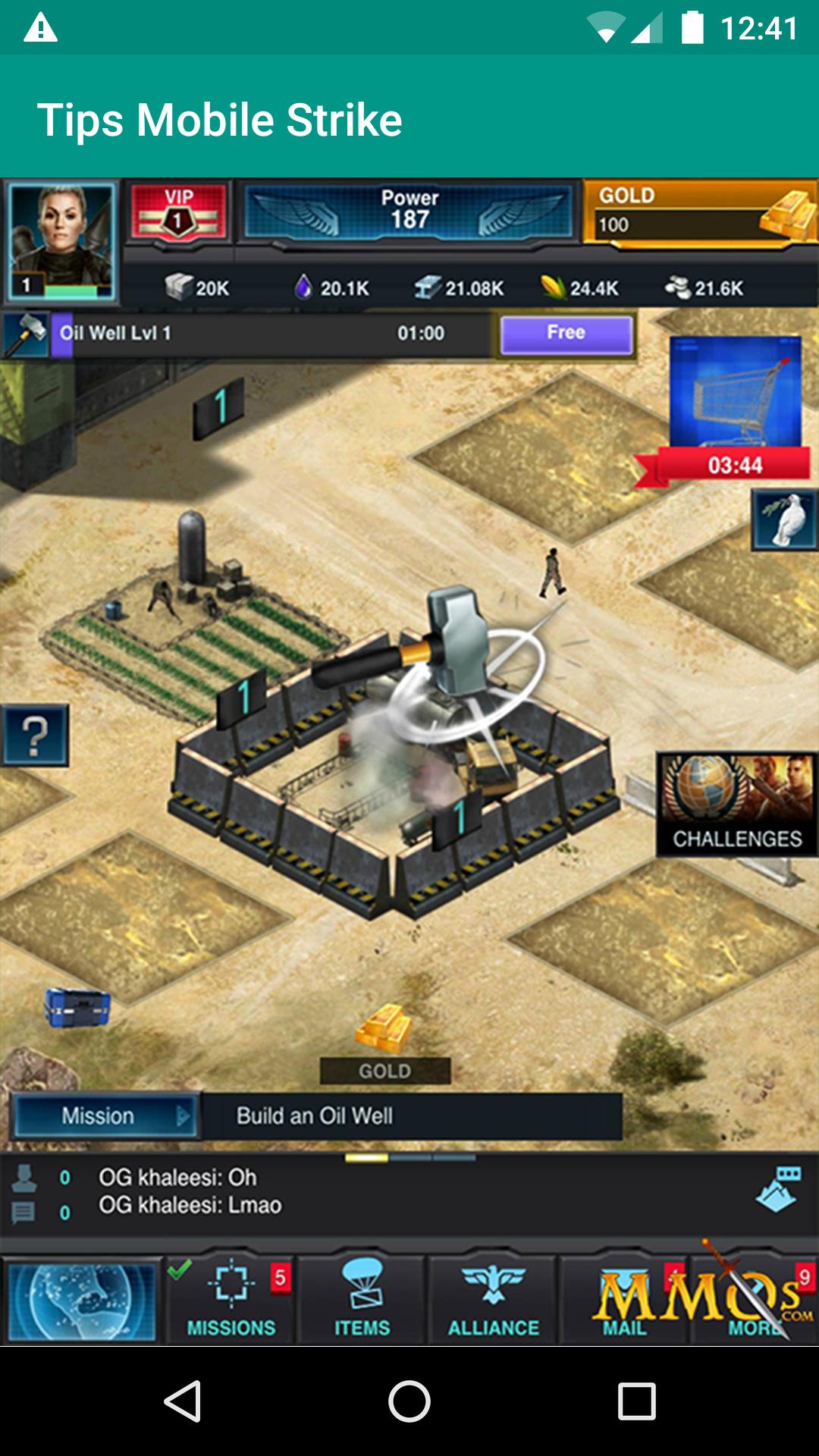Tap the Android back button
This screenshot has width=819, height=1456.
point(182,1401)
